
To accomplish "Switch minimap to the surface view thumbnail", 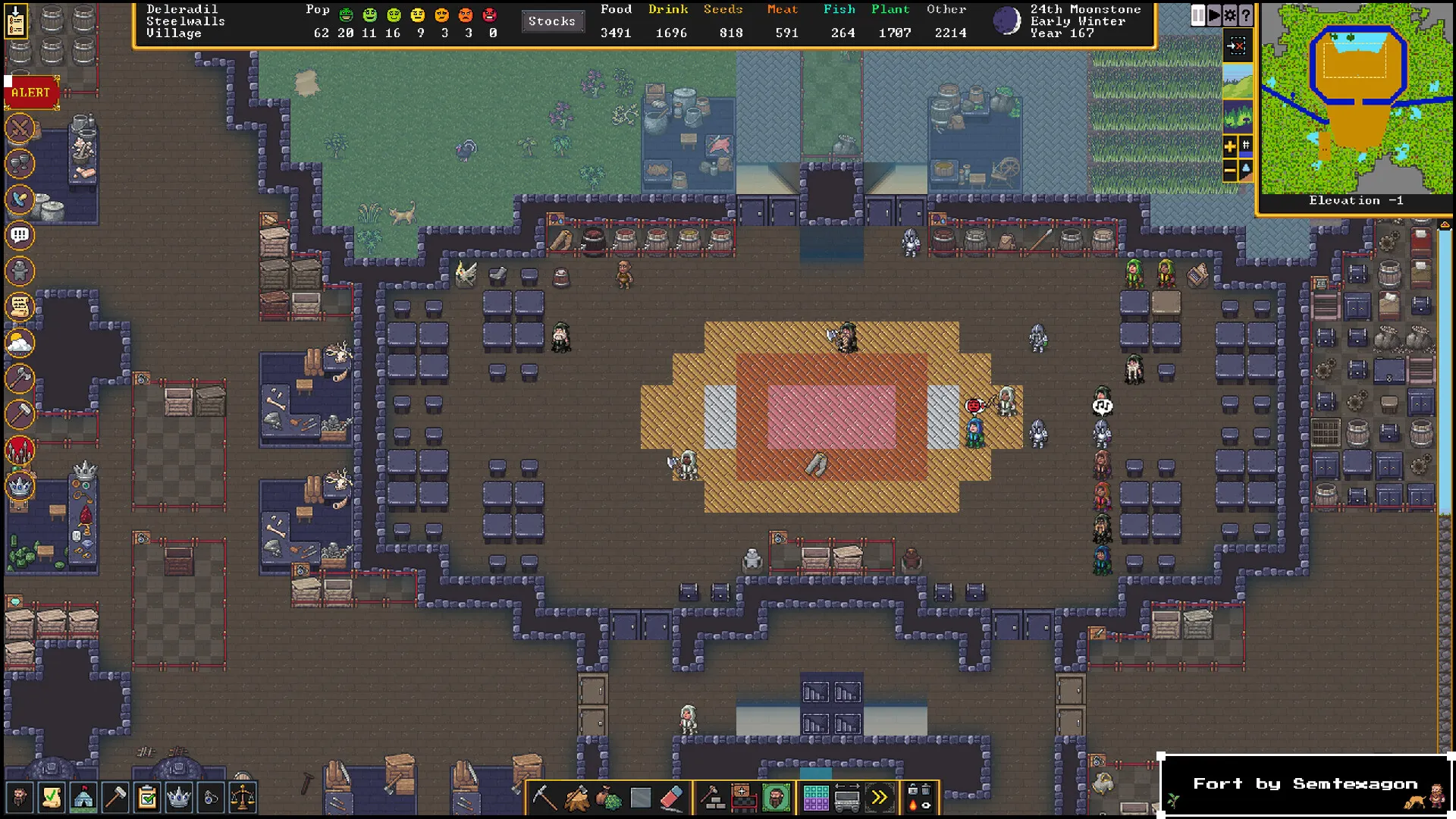I will point(1238,82).
